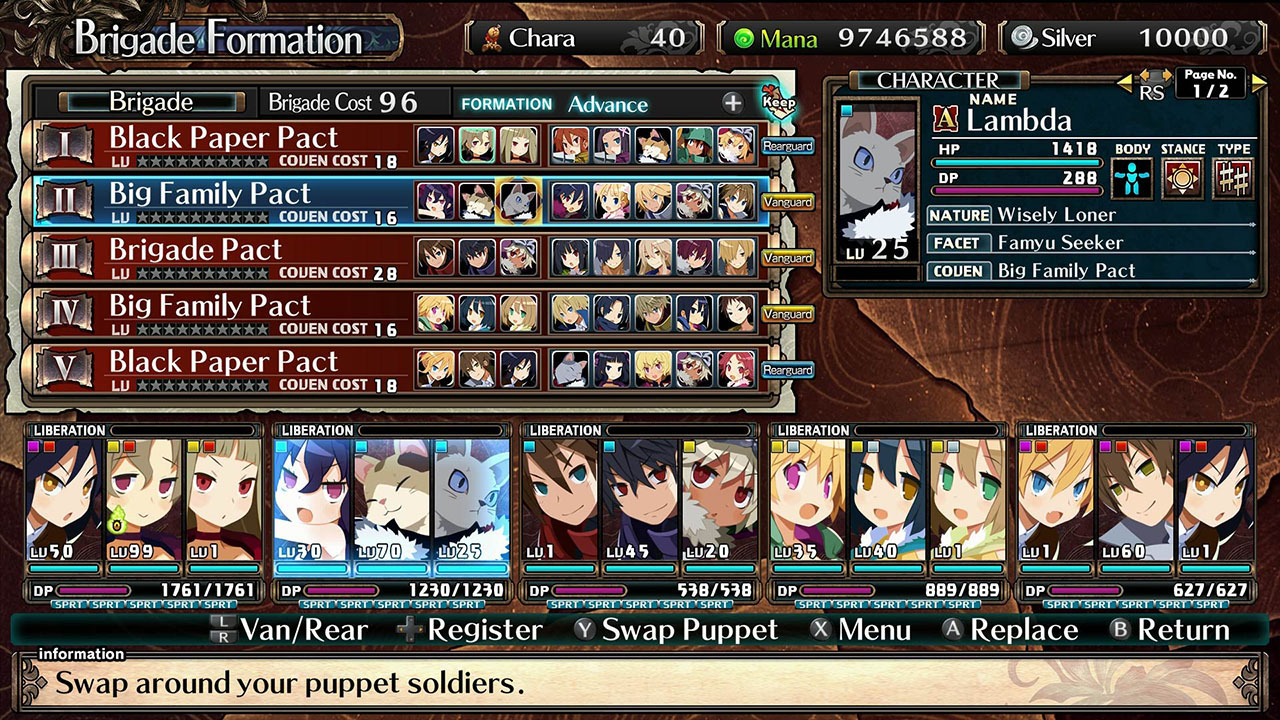Switch Black Paper Pact's Rearguard setting

(788, 145)
